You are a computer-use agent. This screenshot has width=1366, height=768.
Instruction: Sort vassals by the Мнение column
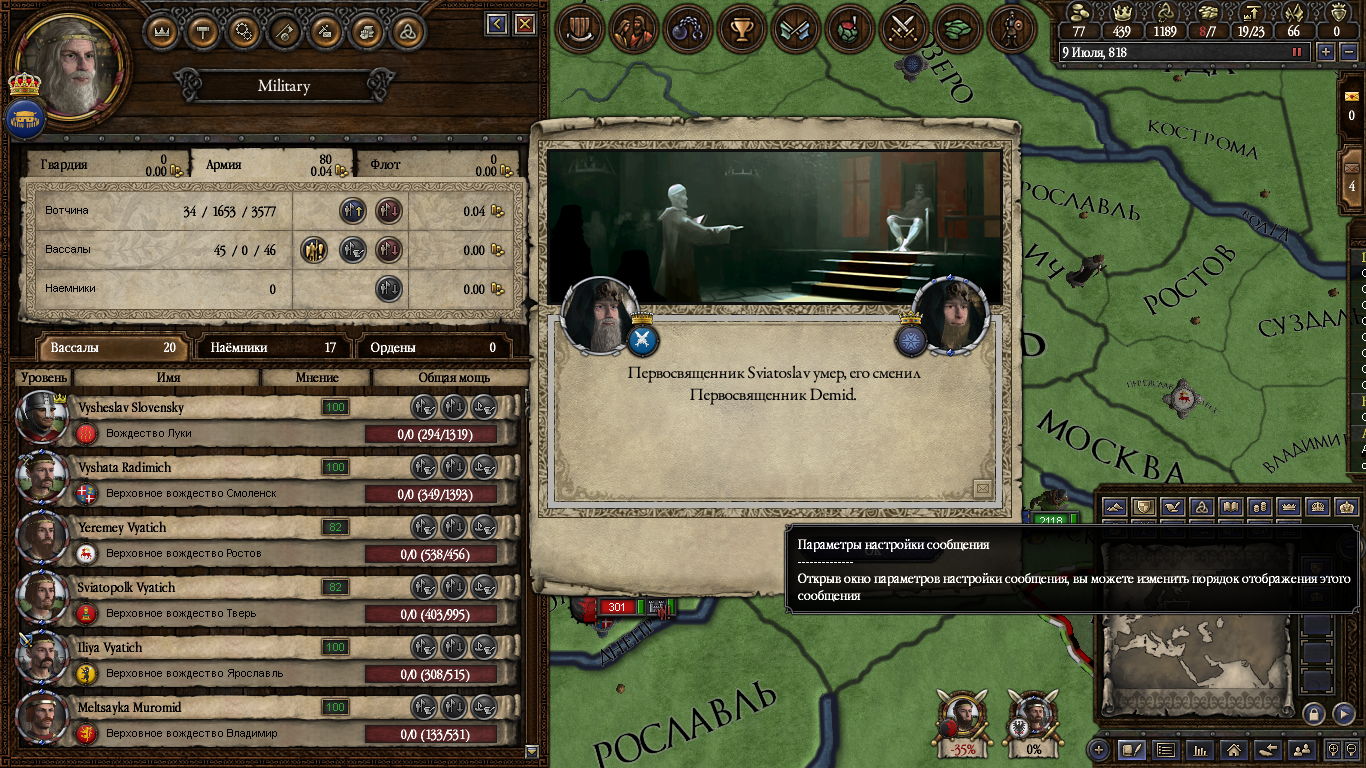tap(316, 378)
